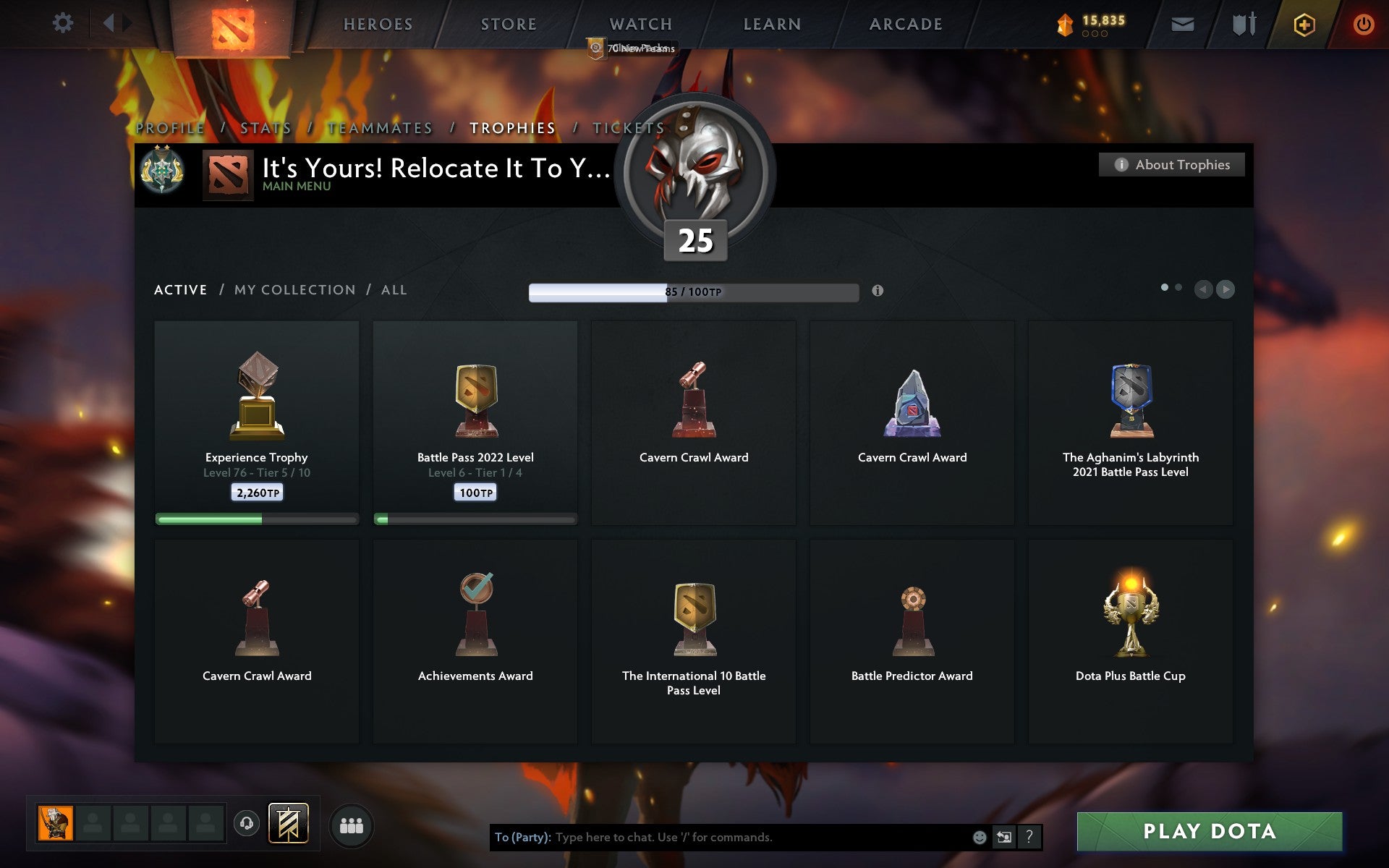This screenshot has height=868, width=1389.
Task: Click the About Trophies button
Action: coord(1171,164)
